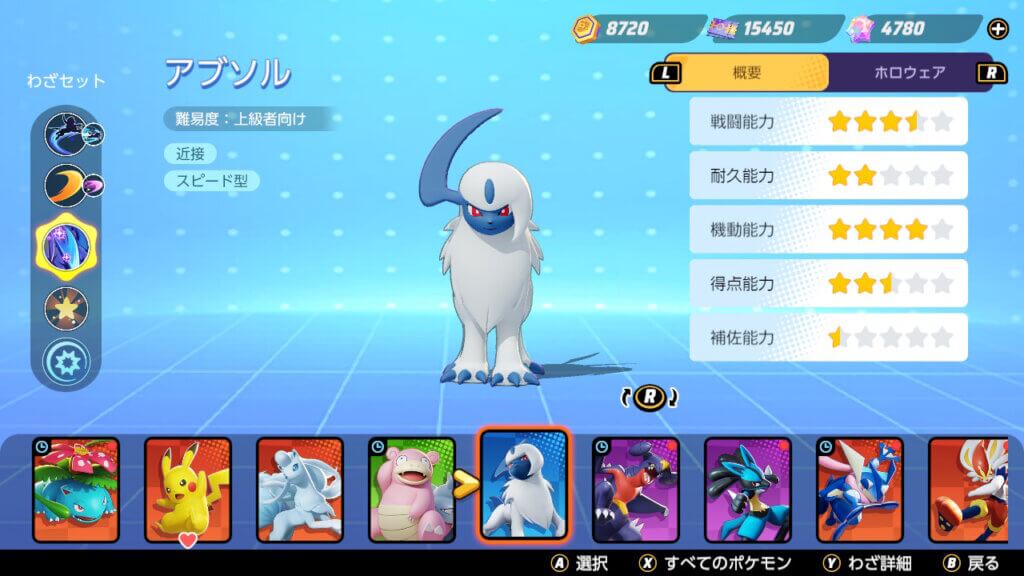This screenshot has width=1024, height=576.
Task: Open the ホロウェア tab
Action: coord(909,72)
